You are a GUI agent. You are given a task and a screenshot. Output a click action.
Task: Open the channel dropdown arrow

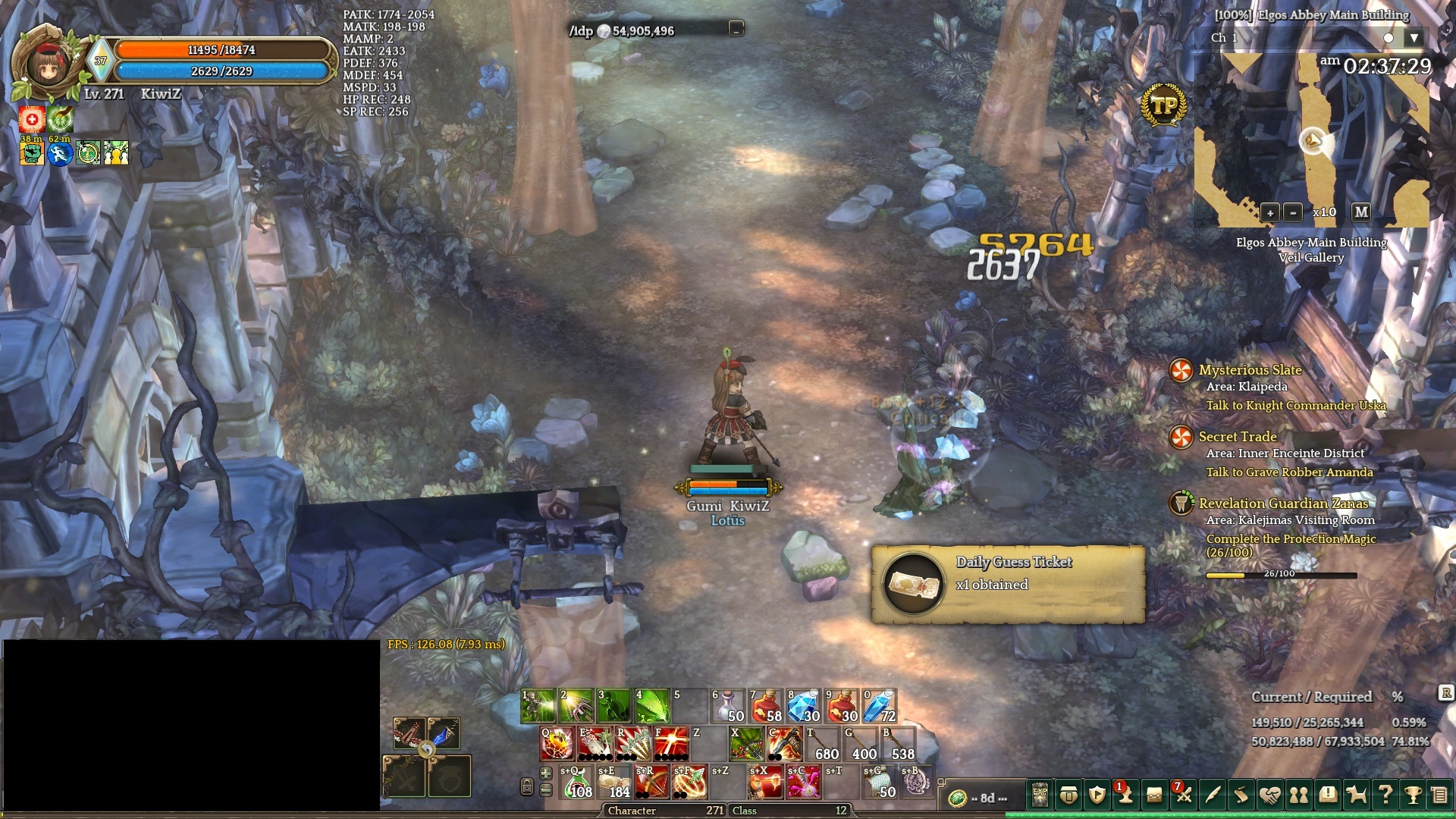click(x=1414, y=38)
